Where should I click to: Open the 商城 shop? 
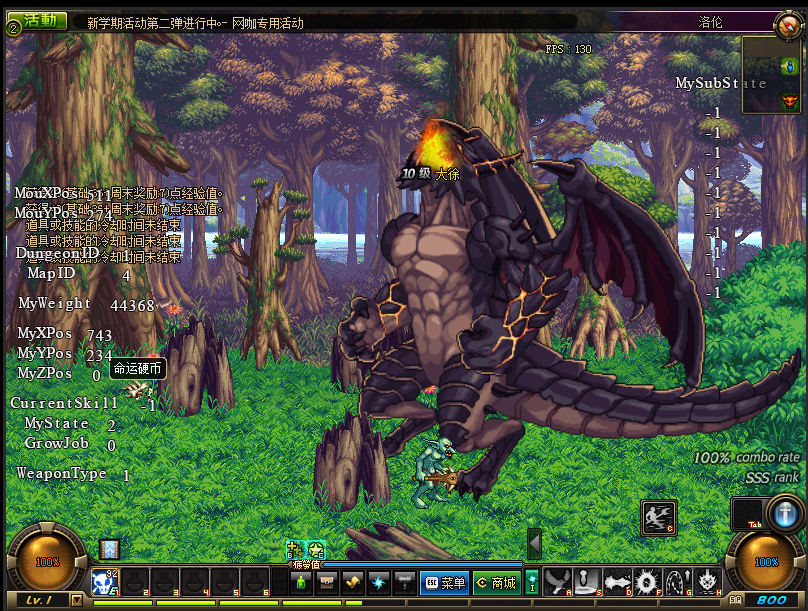pyautogui.click(x=496, y=582)
